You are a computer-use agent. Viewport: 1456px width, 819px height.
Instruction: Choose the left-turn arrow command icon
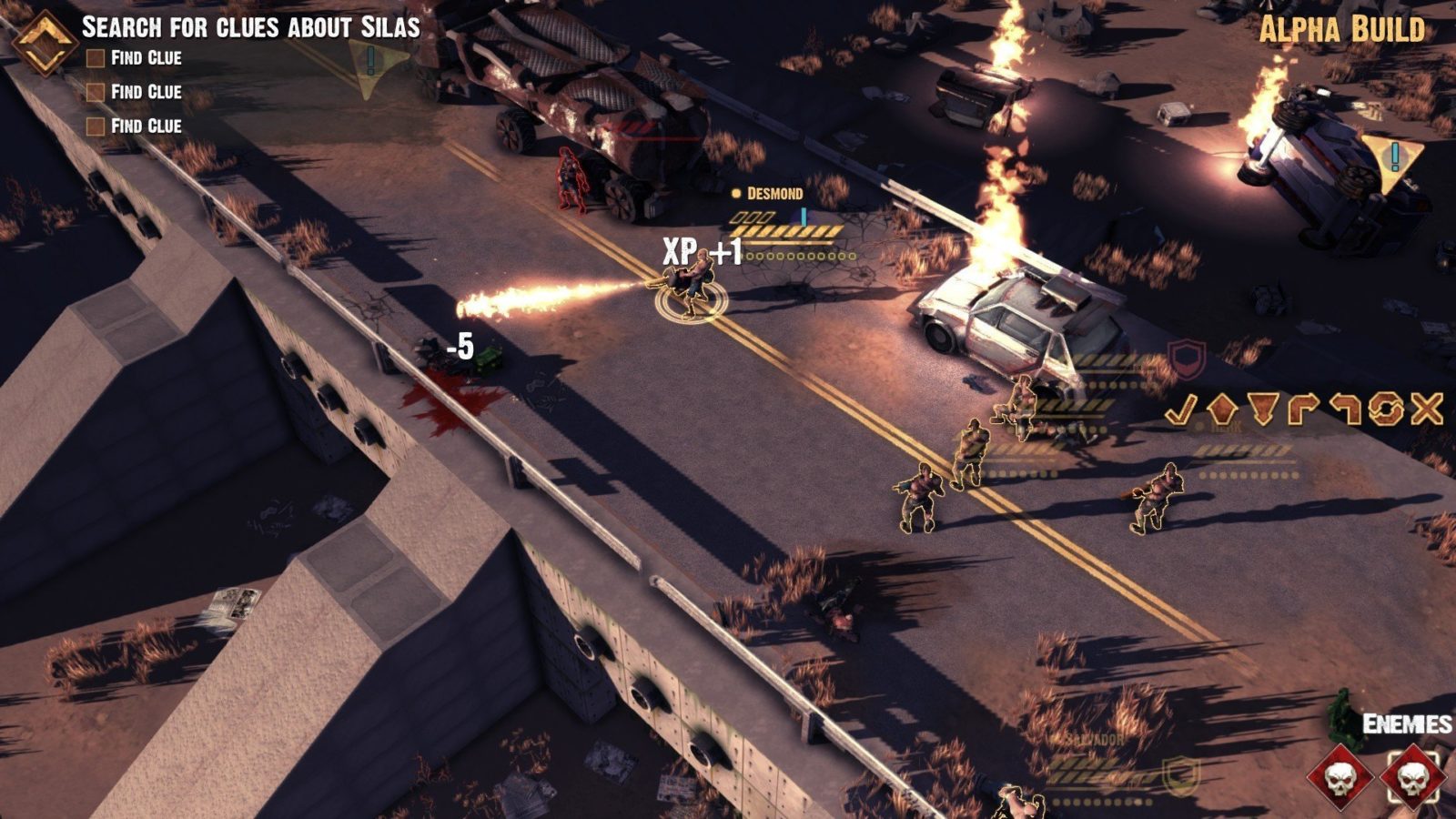point(1345,410)
